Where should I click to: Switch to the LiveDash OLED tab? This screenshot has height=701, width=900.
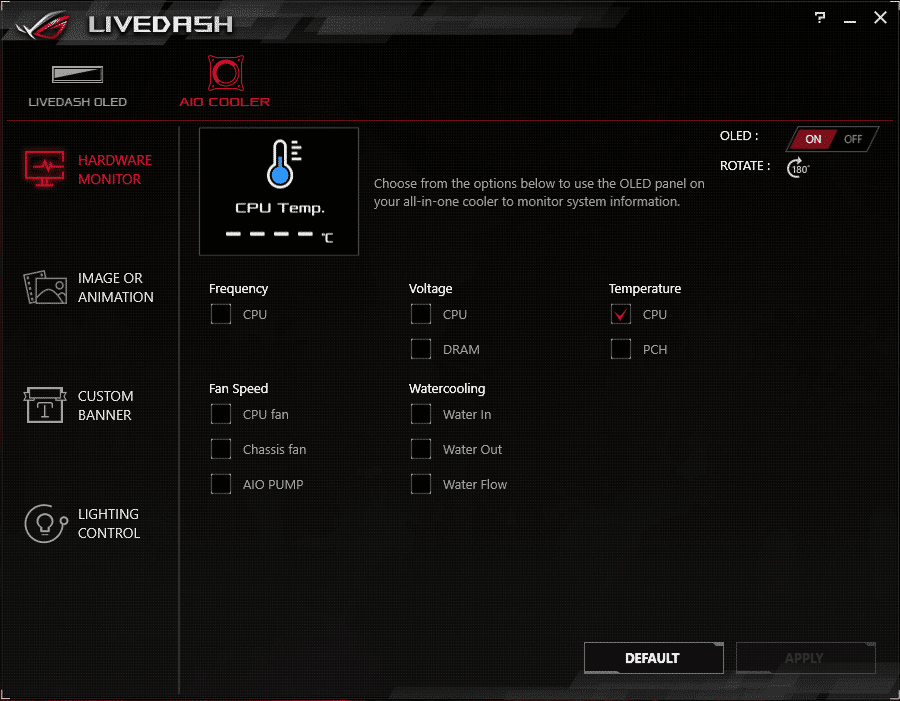tap(77, 84)
